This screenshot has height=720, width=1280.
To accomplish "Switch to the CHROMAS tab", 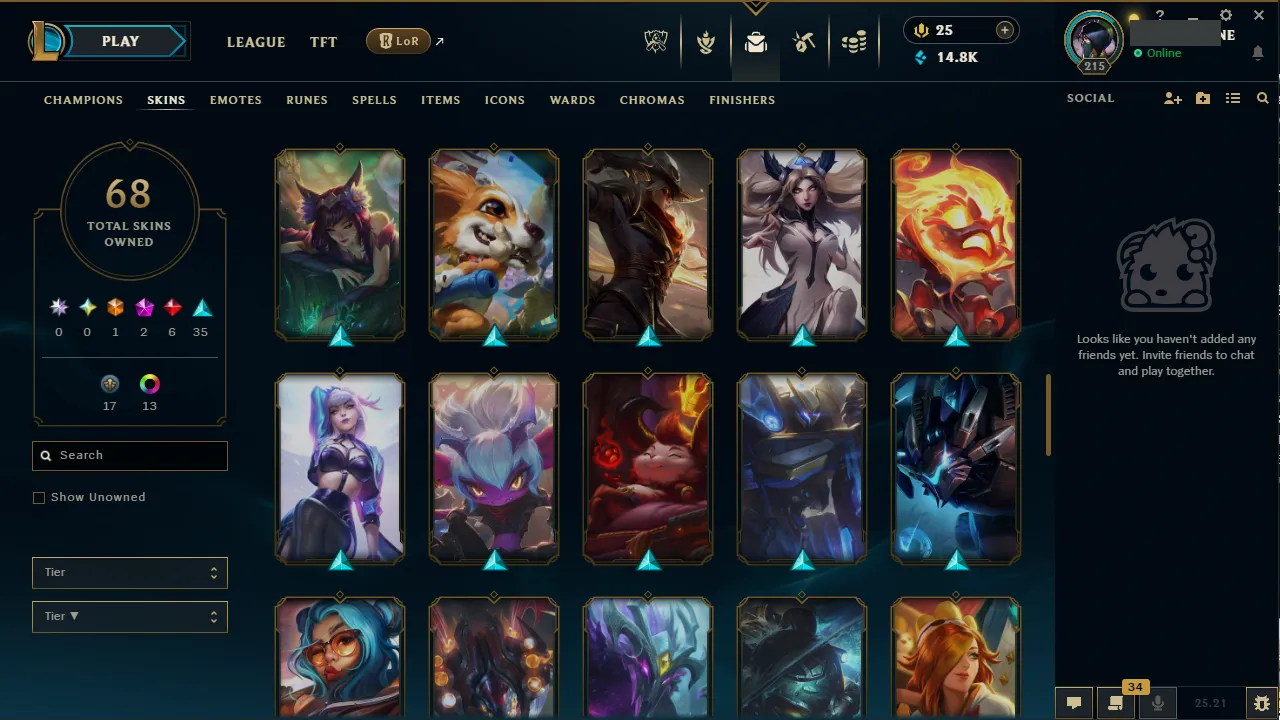I will point(652,100).
